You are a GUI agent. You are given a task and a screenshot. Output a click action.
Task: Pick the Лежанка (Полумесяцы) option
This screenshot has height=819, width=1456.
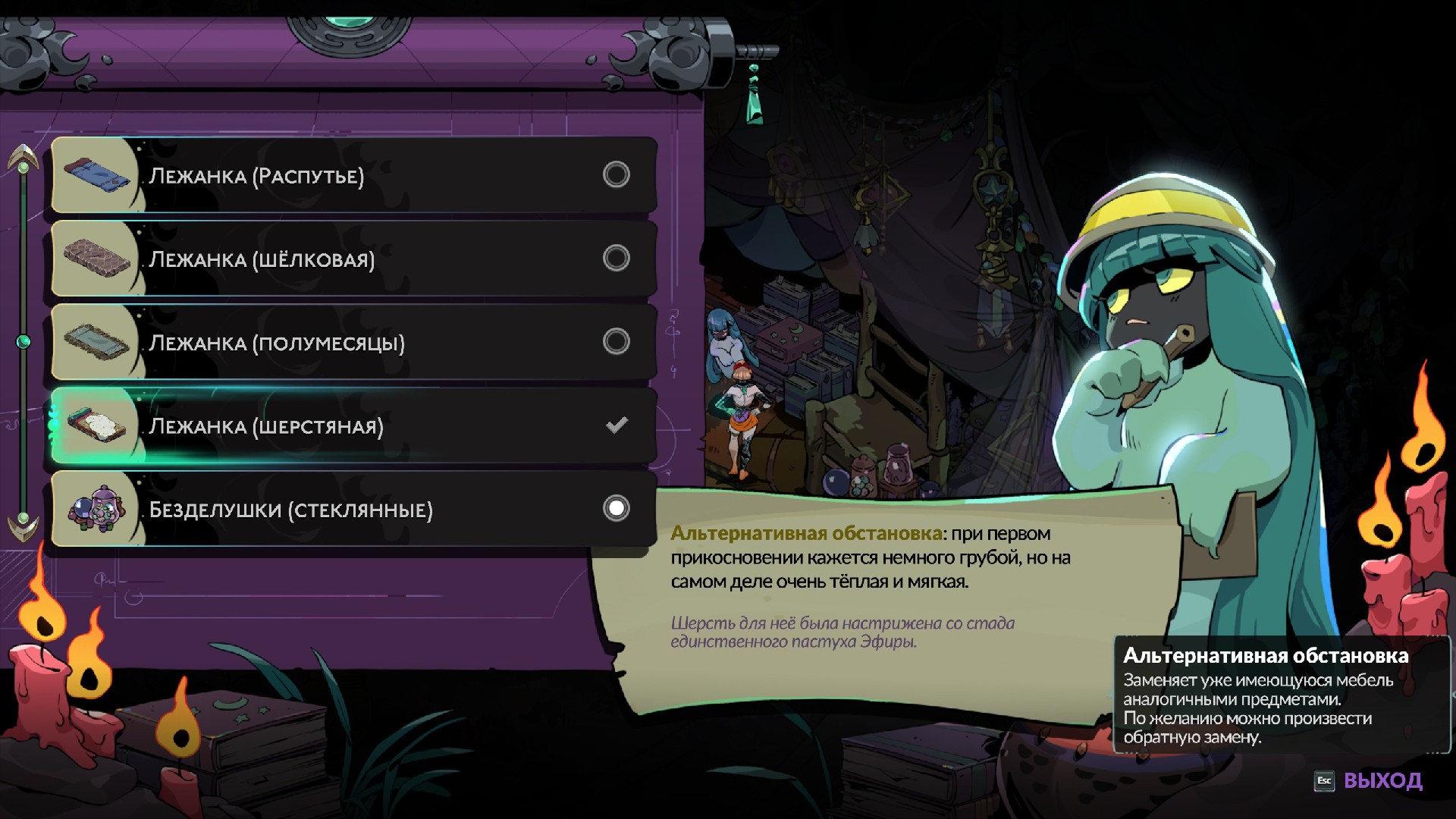tap(353, 342)
